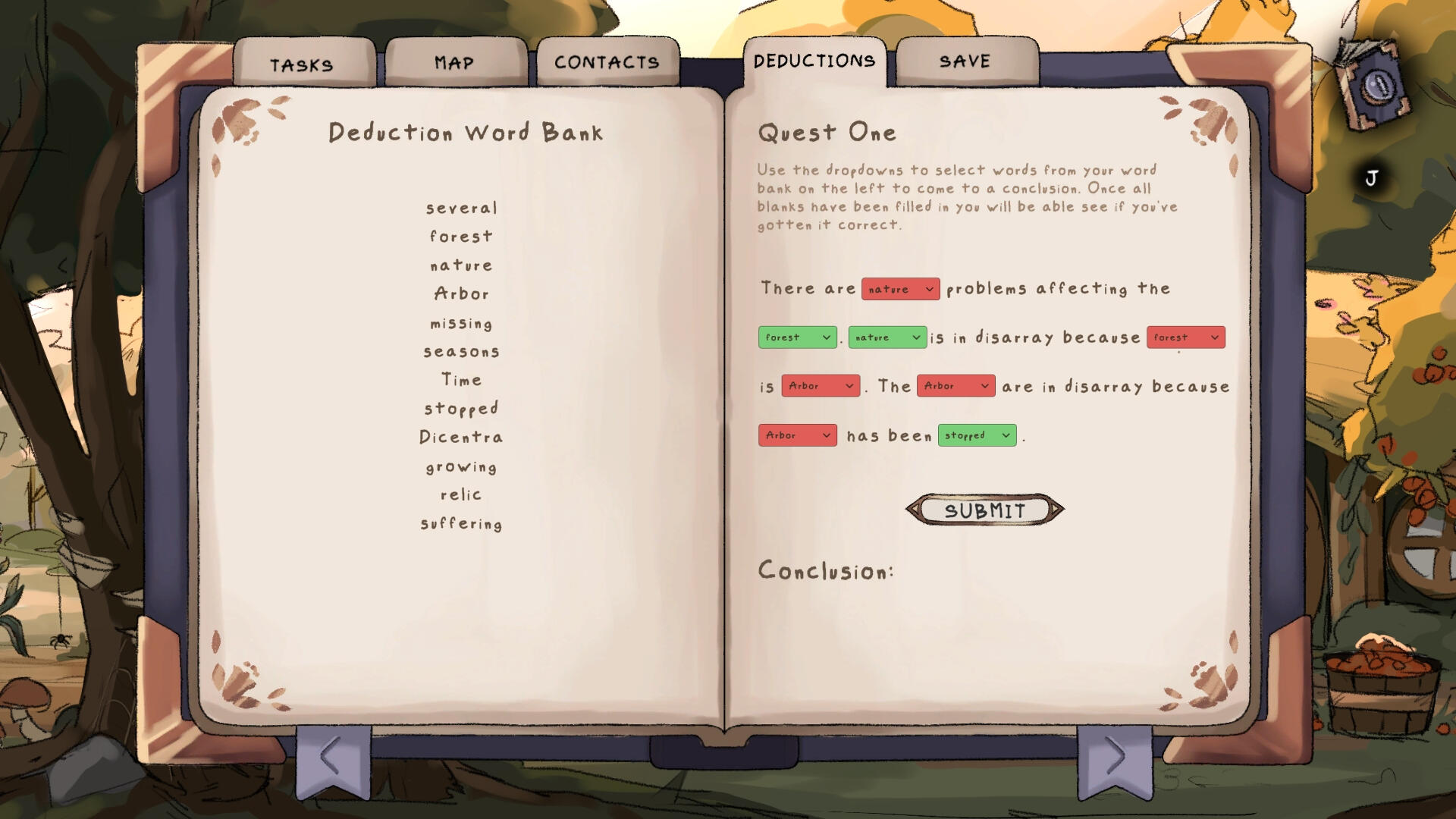Switch to the Tasks tab

(303, 64)
